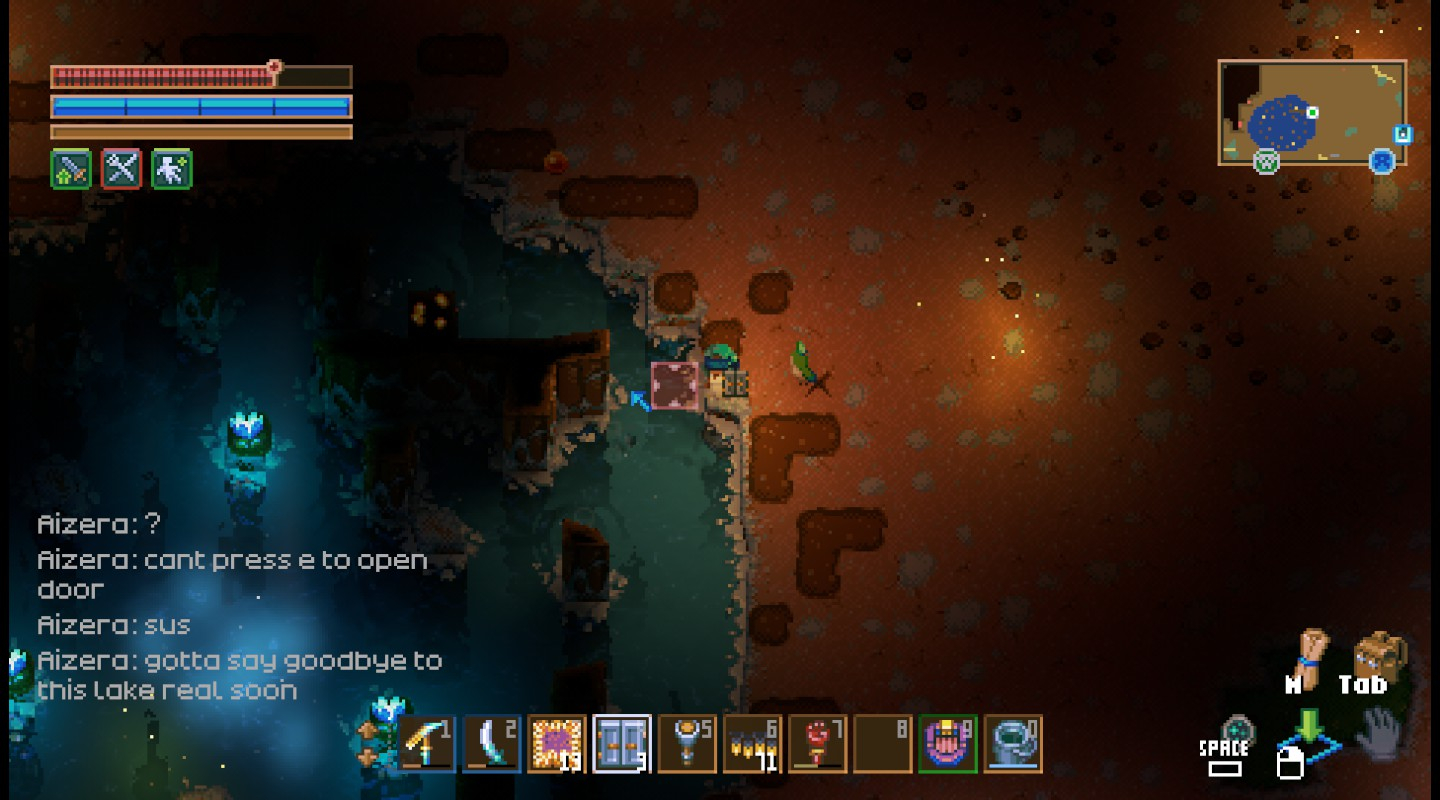Screen dimensions: 1440x800
Task: Click the crossed tools buff icon
Action: coord(121,169)
